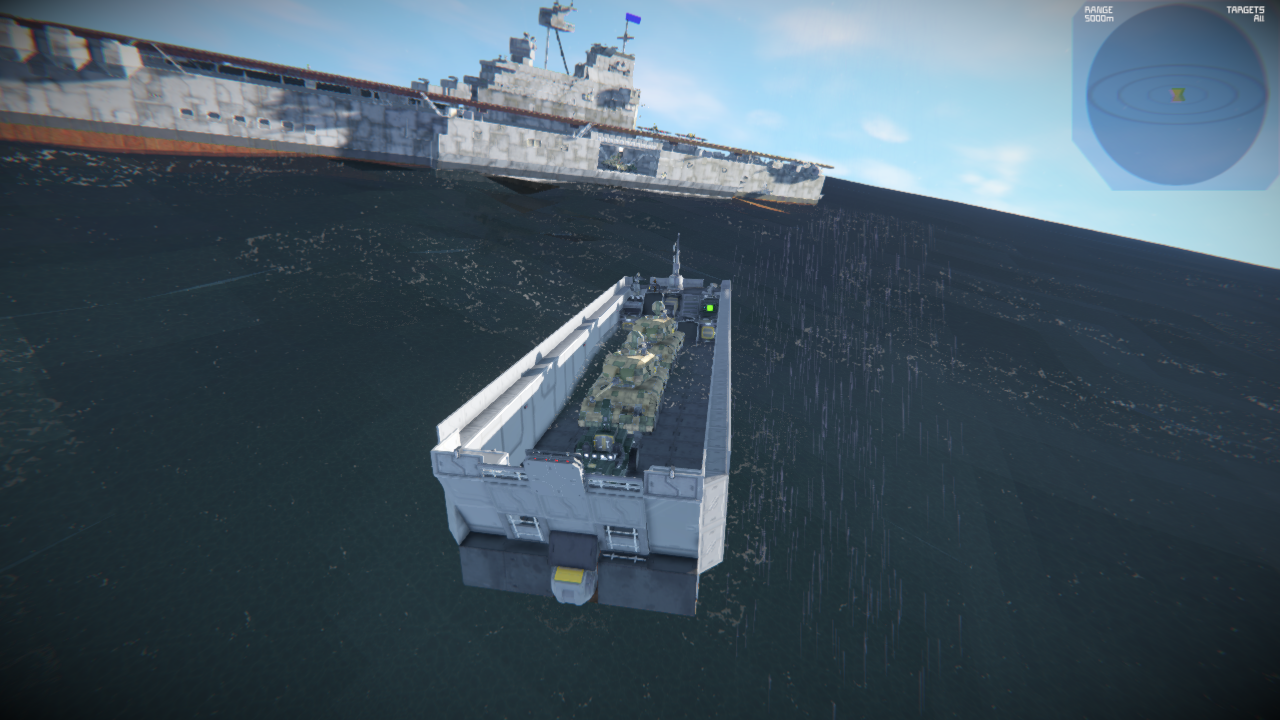Select the vehicle marker at the radar's center
Image resolution: width=1280 pixels, height=720 pixels.
click(x=1178, y=95)
